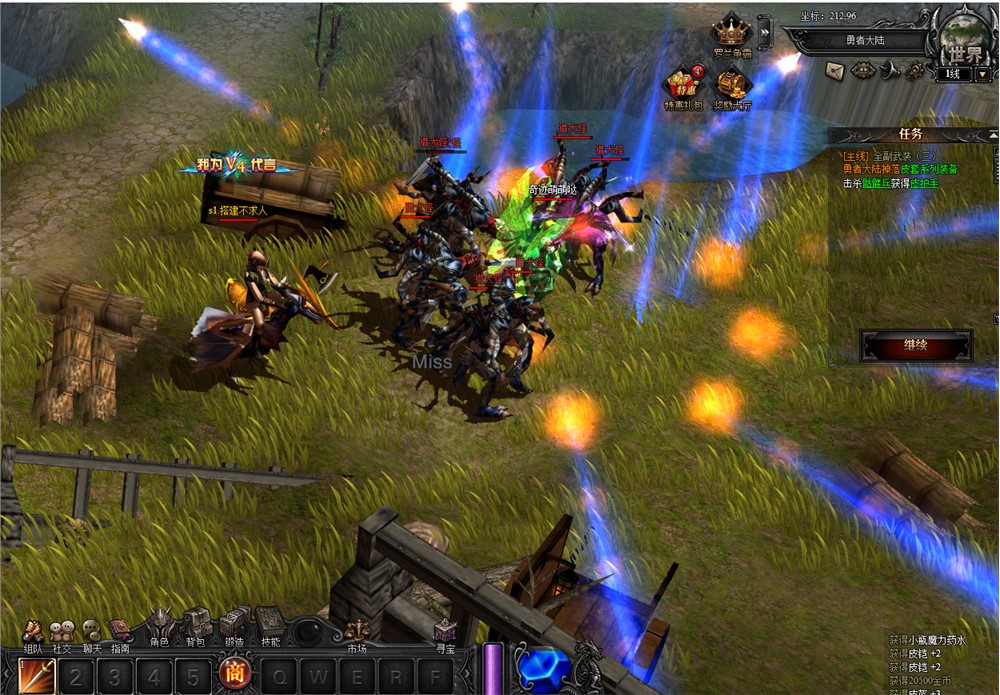Open the 市场 market
This screenshot has width=1000, height=695.
pyautogui.click(x=357, y=633)
